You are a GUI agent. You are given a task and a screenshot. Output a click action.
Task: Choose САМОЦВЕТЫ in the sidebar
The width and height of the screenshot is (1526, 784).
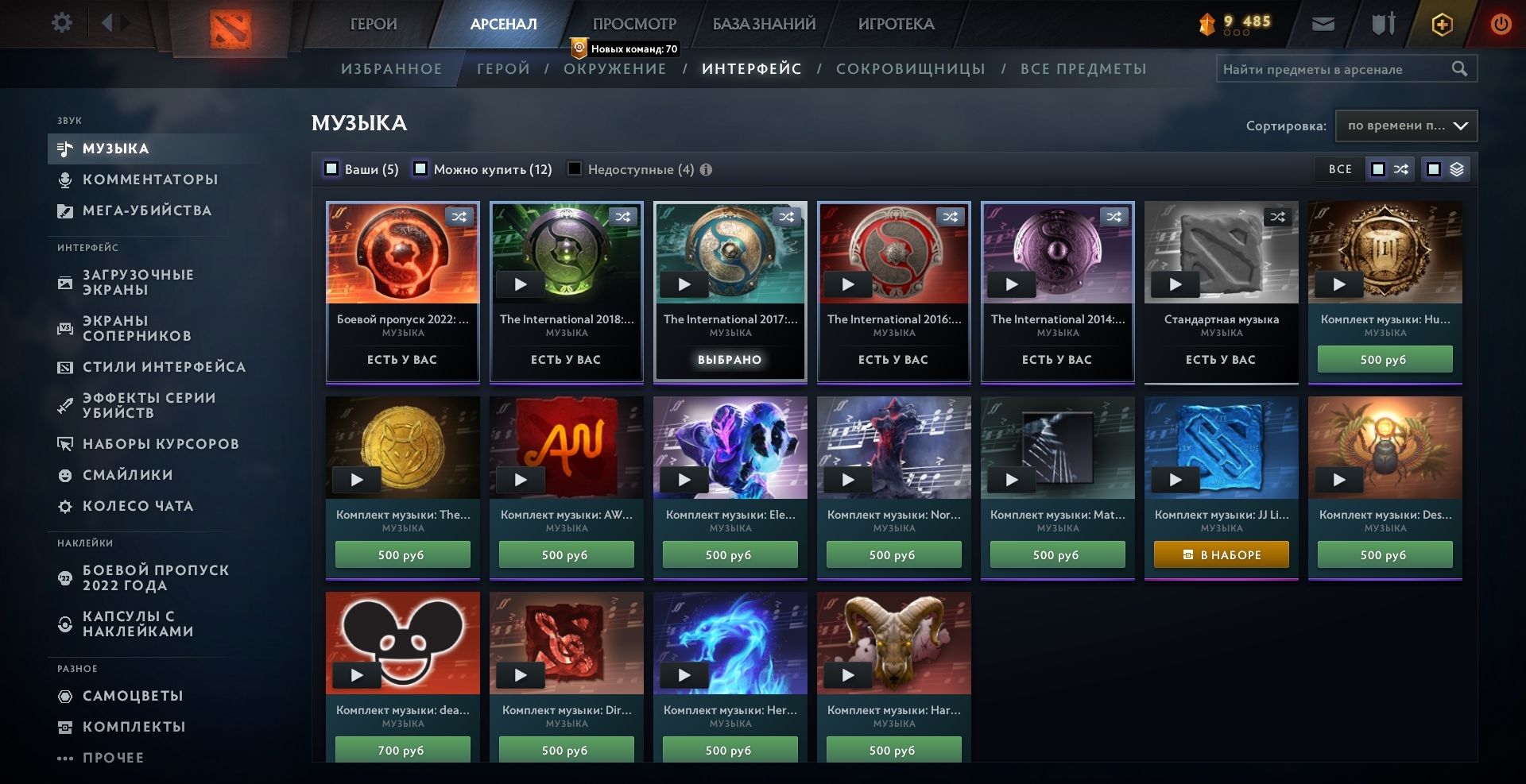133,696
